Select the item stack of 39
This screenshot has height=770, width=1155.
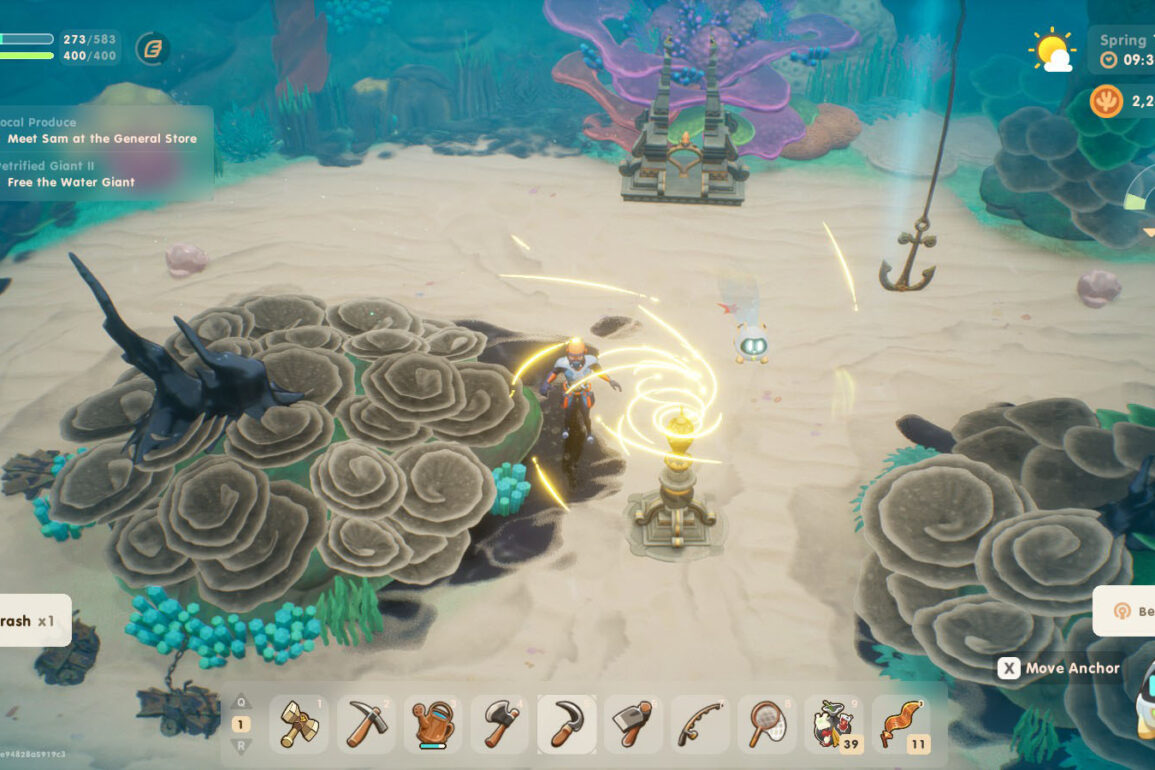[835, 724]
